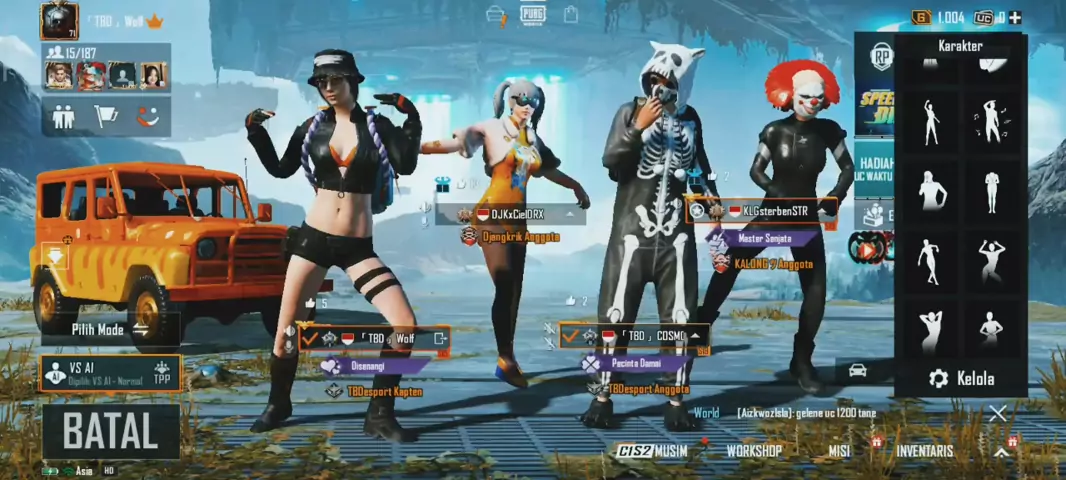Cancel matchmaking with the BATAL button

pyautogui.click(x=111, y=432)
